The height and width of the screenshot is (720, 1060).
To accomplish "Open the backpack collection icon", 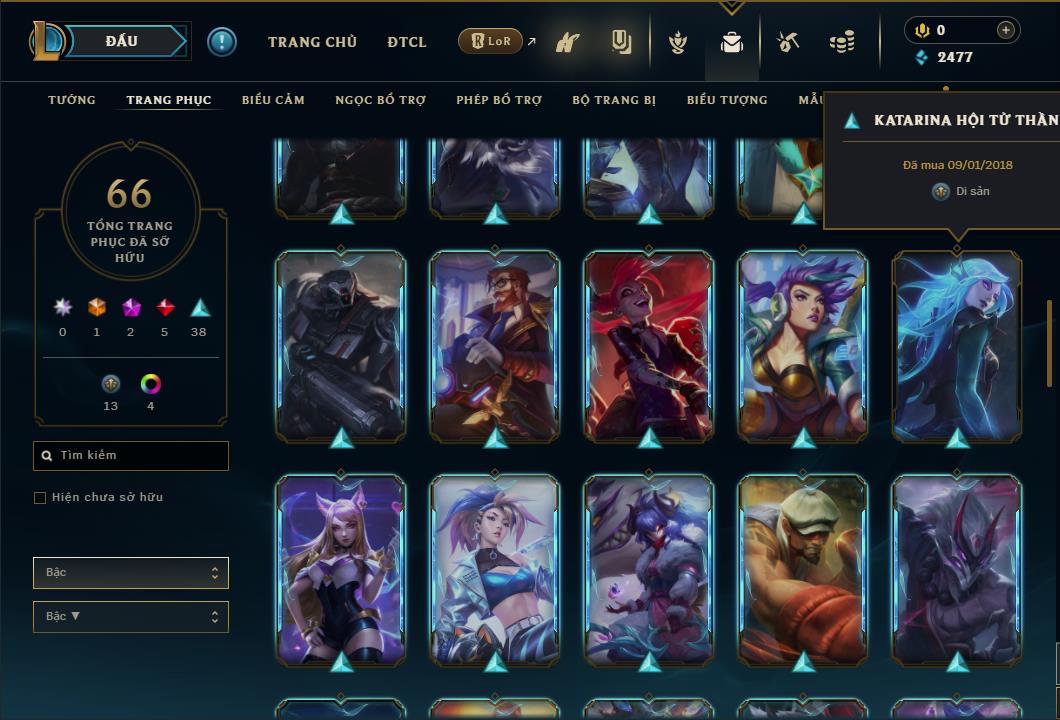I will (x=732, y=43).
